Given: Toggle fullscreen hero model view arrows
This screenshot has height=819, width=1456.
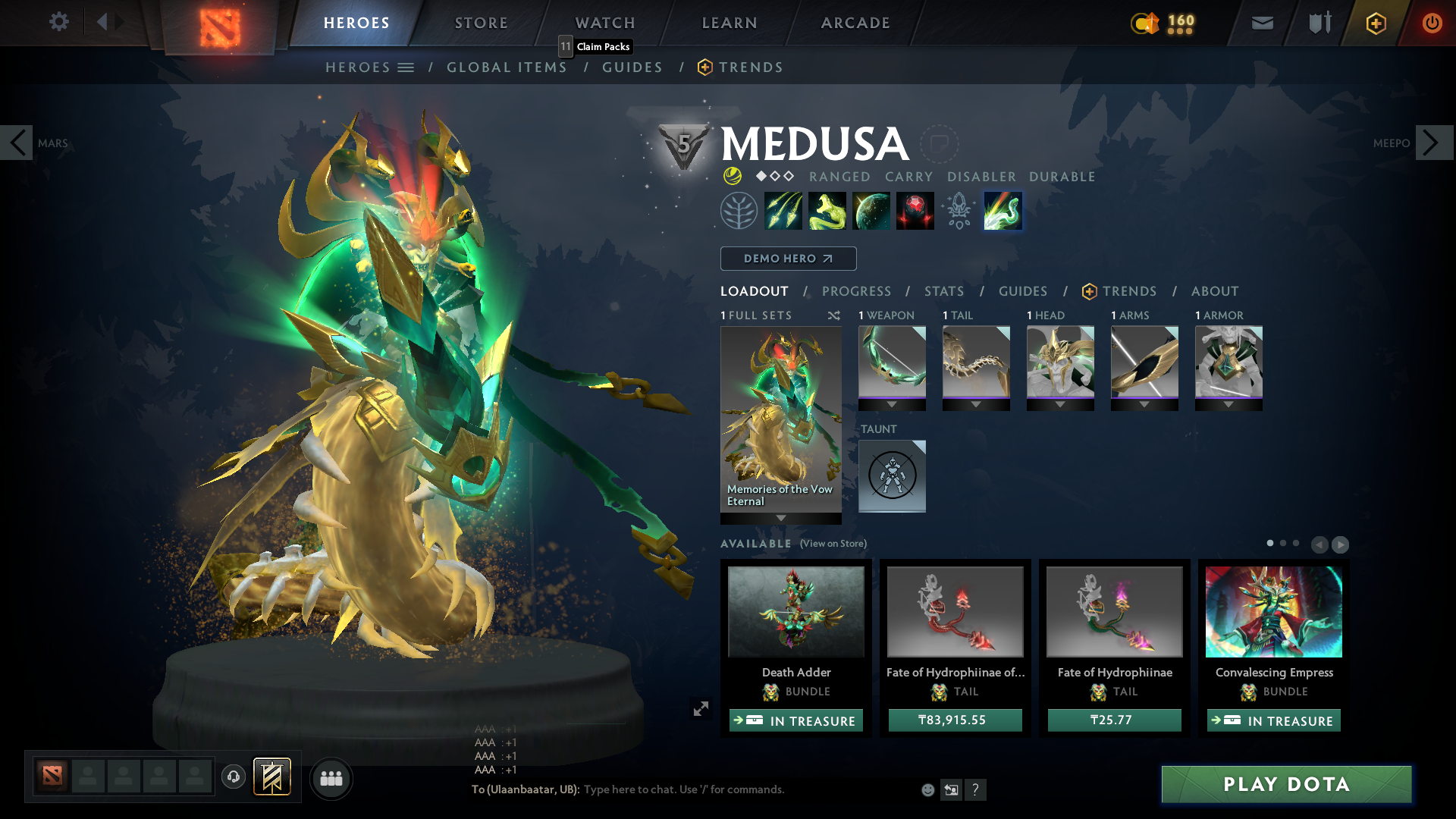Looking at the screenshot, I should [701, 709].
